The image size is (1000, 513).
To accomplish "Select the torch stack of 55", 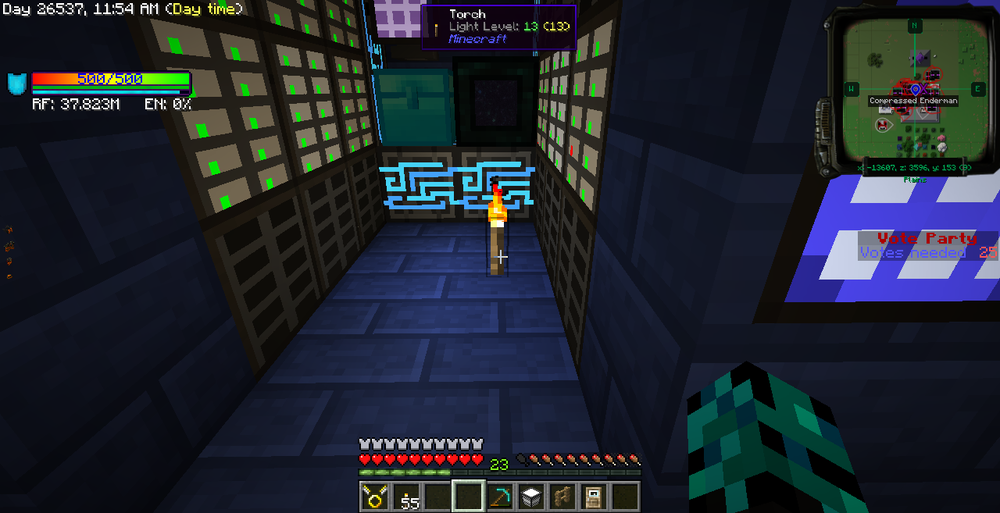I will 406,496.
